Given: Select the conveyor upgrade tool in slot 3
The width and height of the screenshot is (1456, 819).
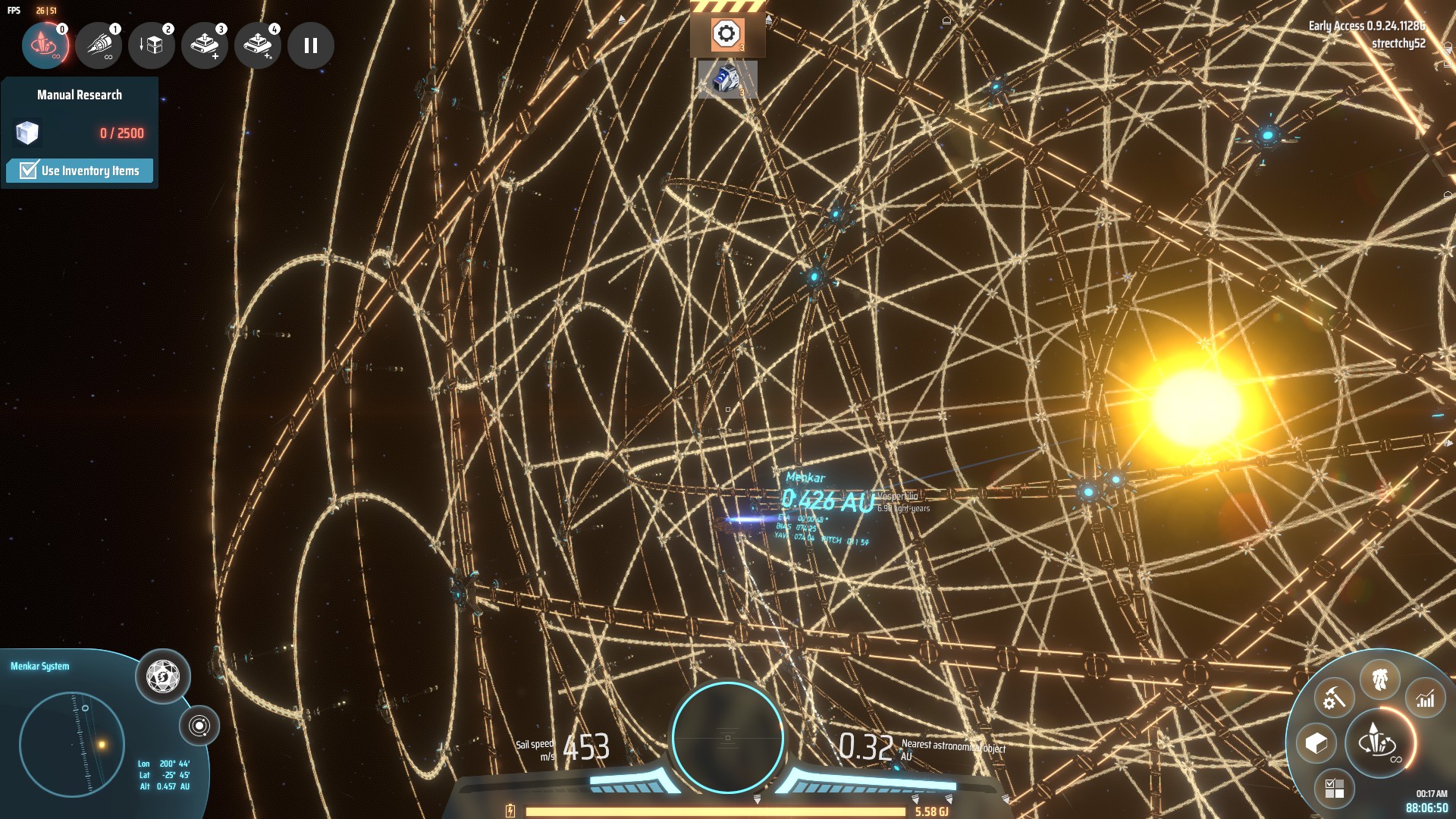Looking at the screenshot, I should coord(205,45).
